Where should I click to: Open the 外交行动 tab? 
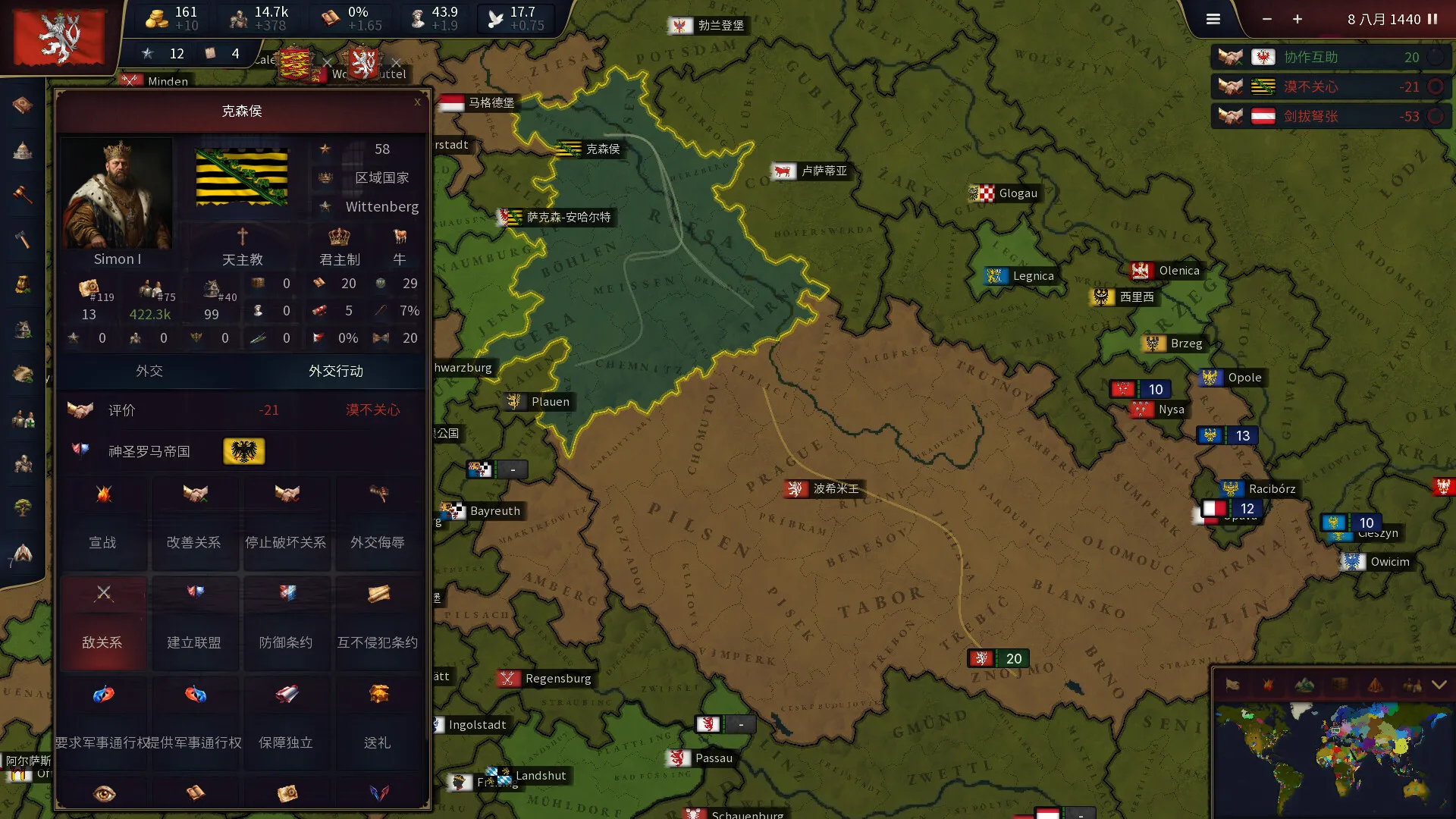coord(335,371)
